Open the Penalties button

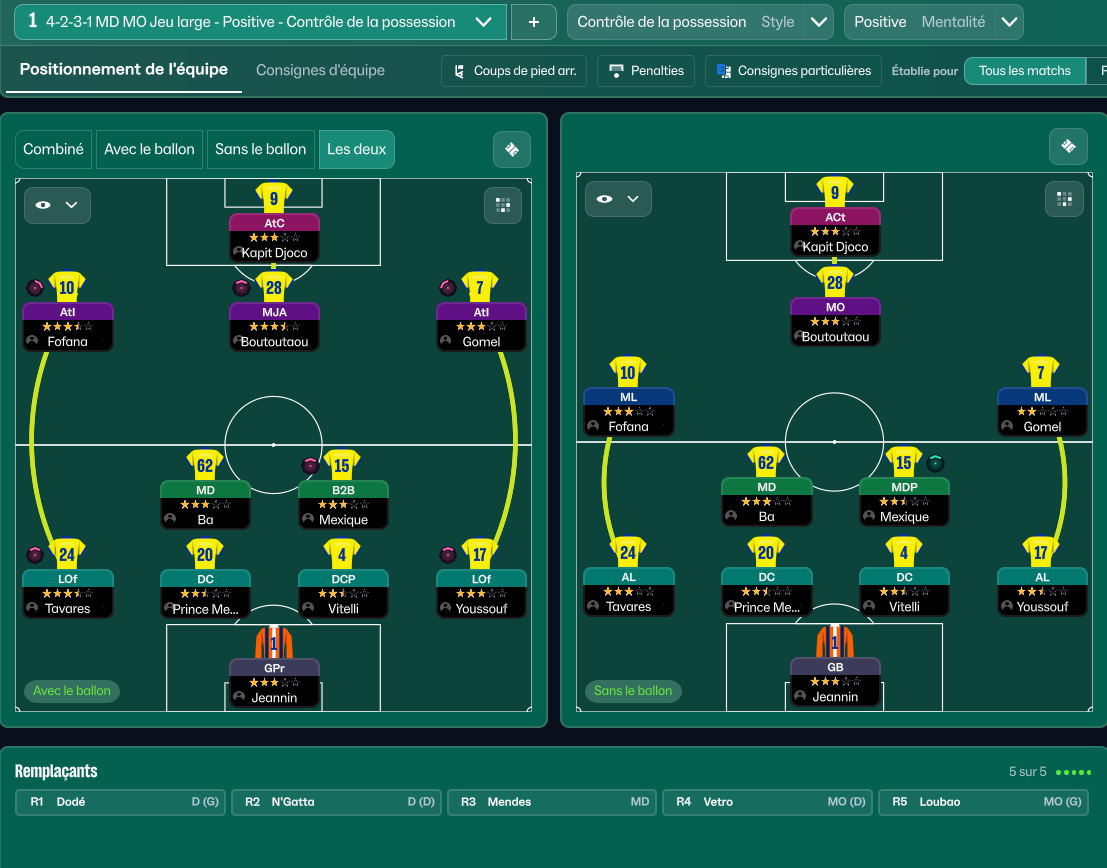coord(647,71)
